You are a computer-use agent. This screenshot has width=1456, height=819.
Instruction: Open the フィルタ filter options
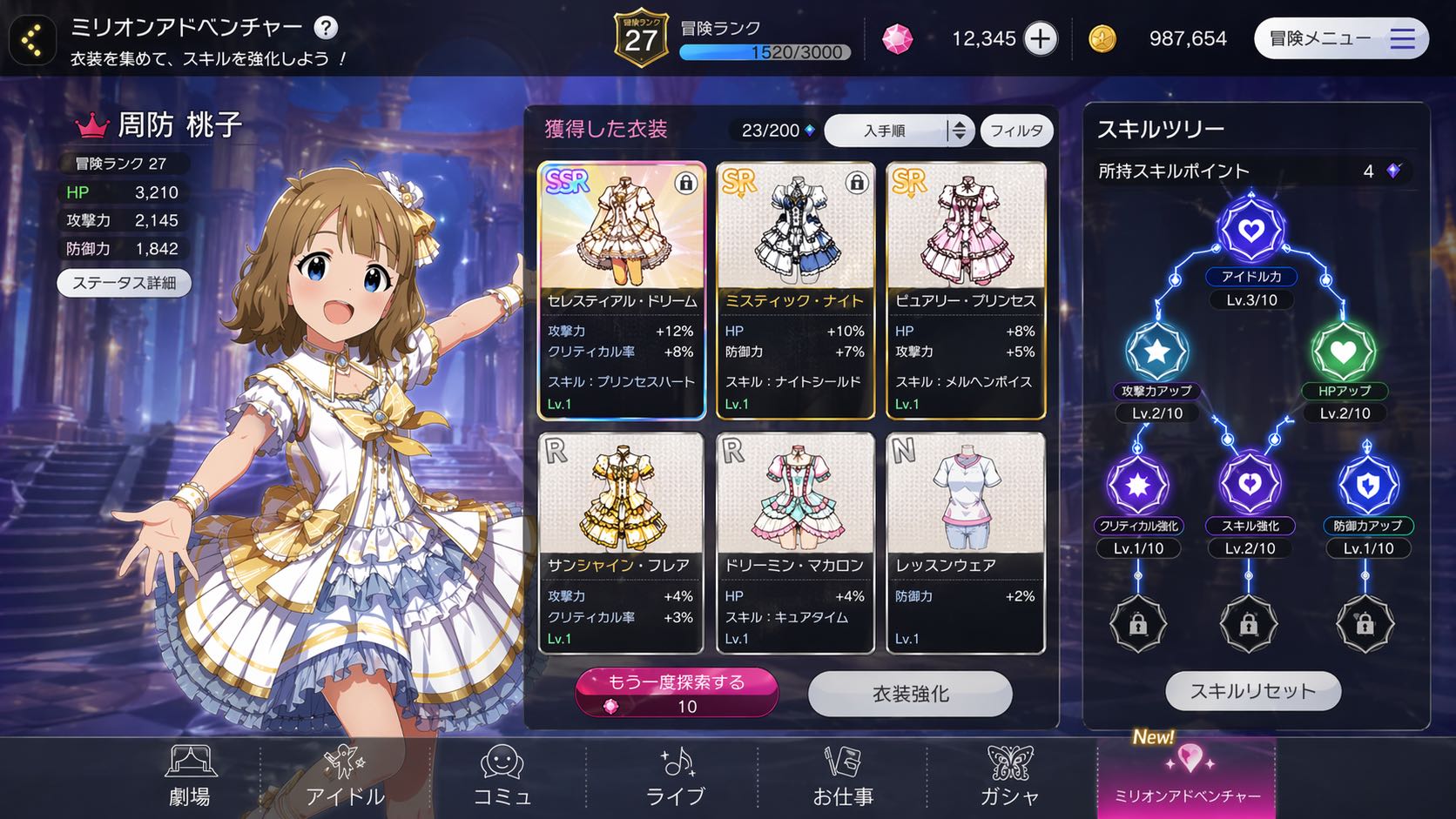click(1016, 131)
